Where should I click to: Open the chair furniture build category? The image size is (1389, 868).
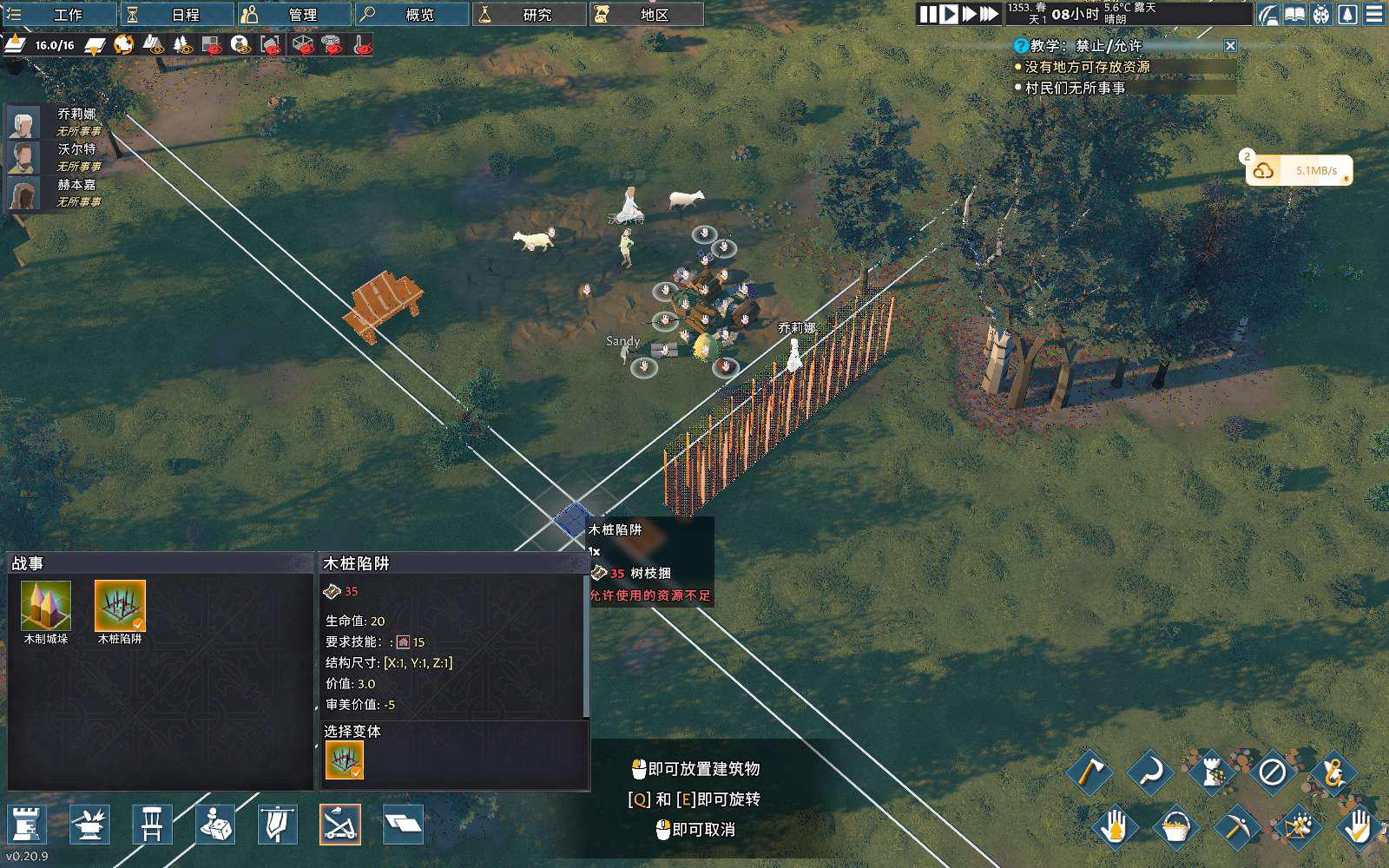tap(152, 824)
